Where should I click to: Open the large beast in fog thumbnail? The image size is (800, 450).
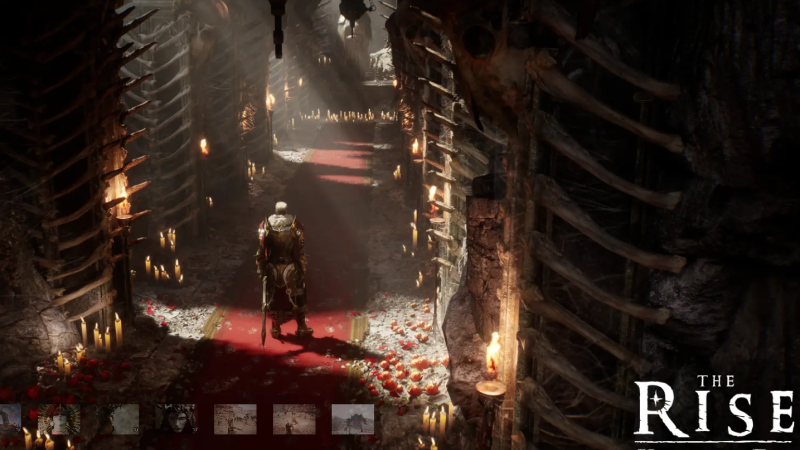click(x=352, y=419)
